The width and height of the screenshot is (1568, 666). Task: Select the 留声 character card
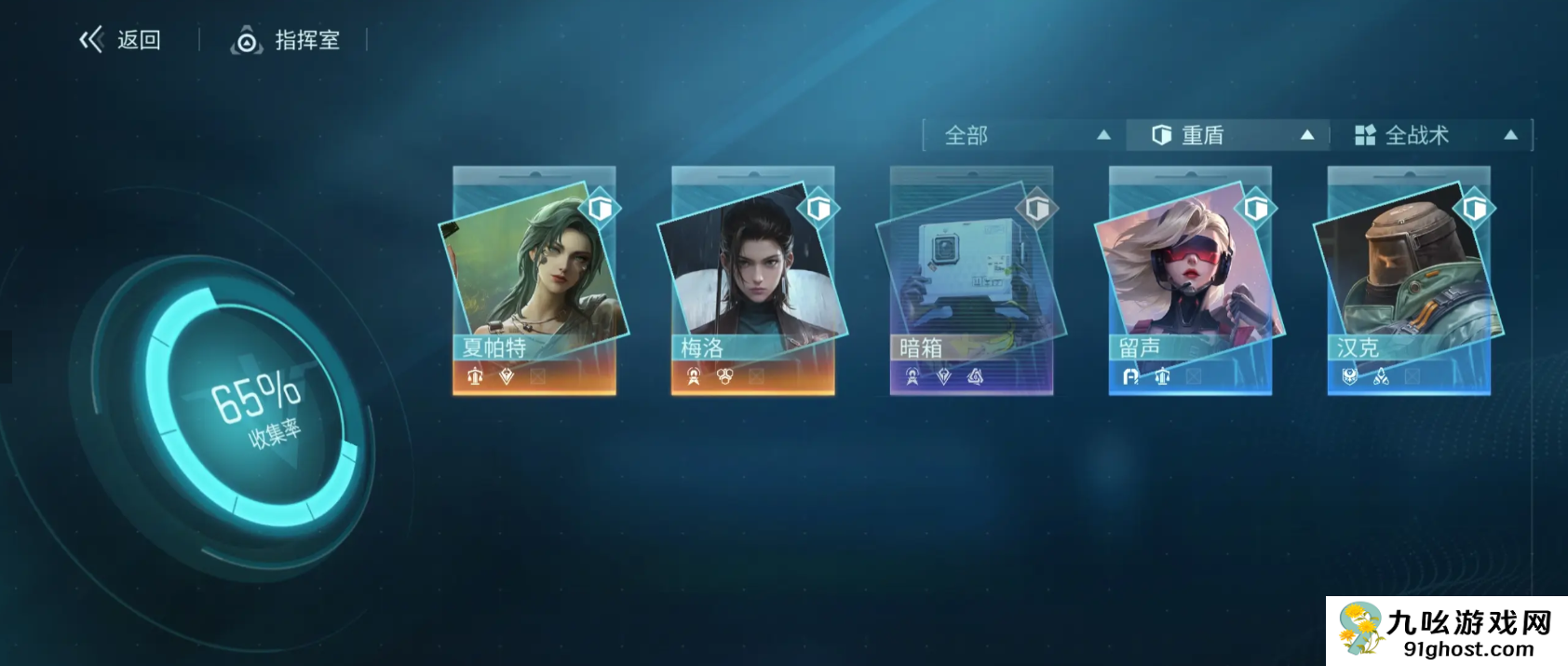1190,280
